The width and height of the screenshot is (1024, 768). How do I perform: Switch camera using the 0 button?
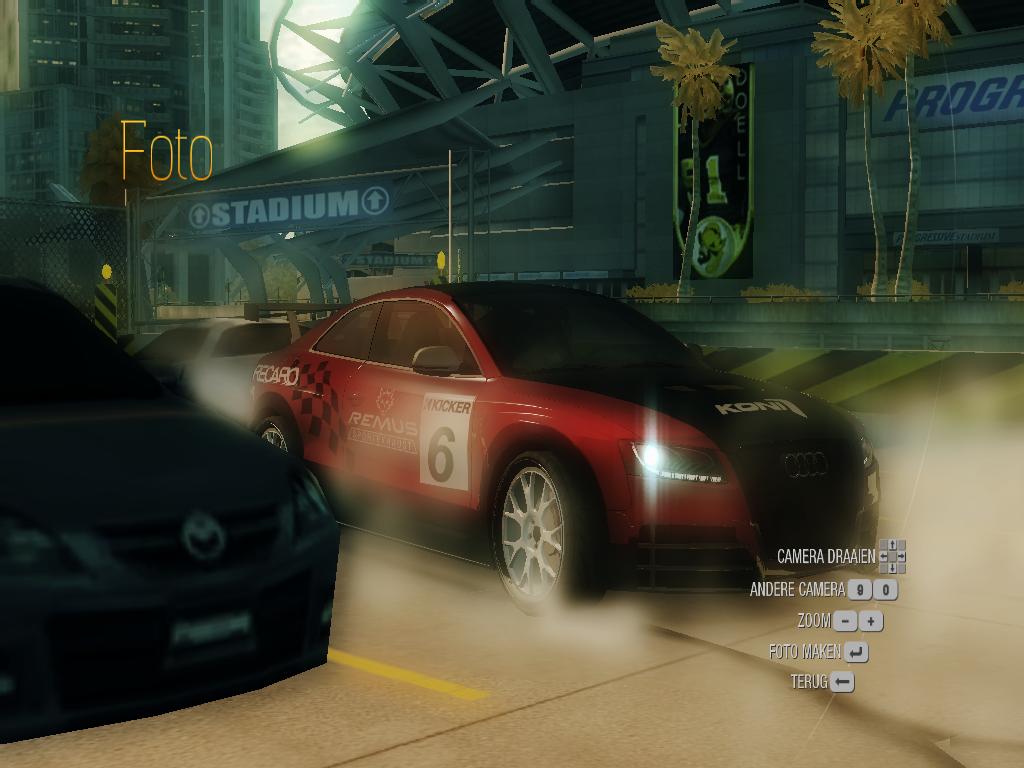coord(885,590)
